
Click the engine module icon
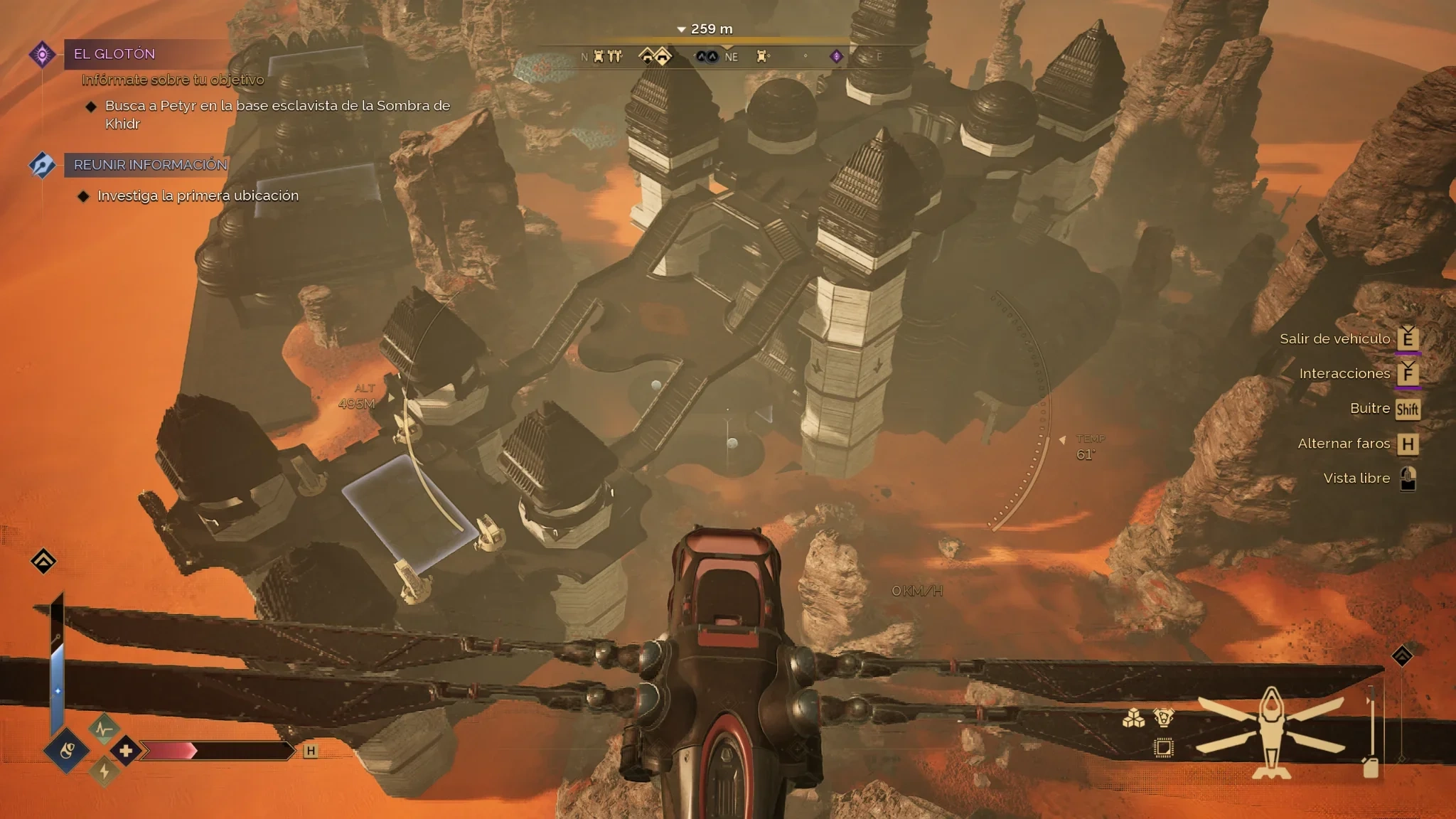1164,718
